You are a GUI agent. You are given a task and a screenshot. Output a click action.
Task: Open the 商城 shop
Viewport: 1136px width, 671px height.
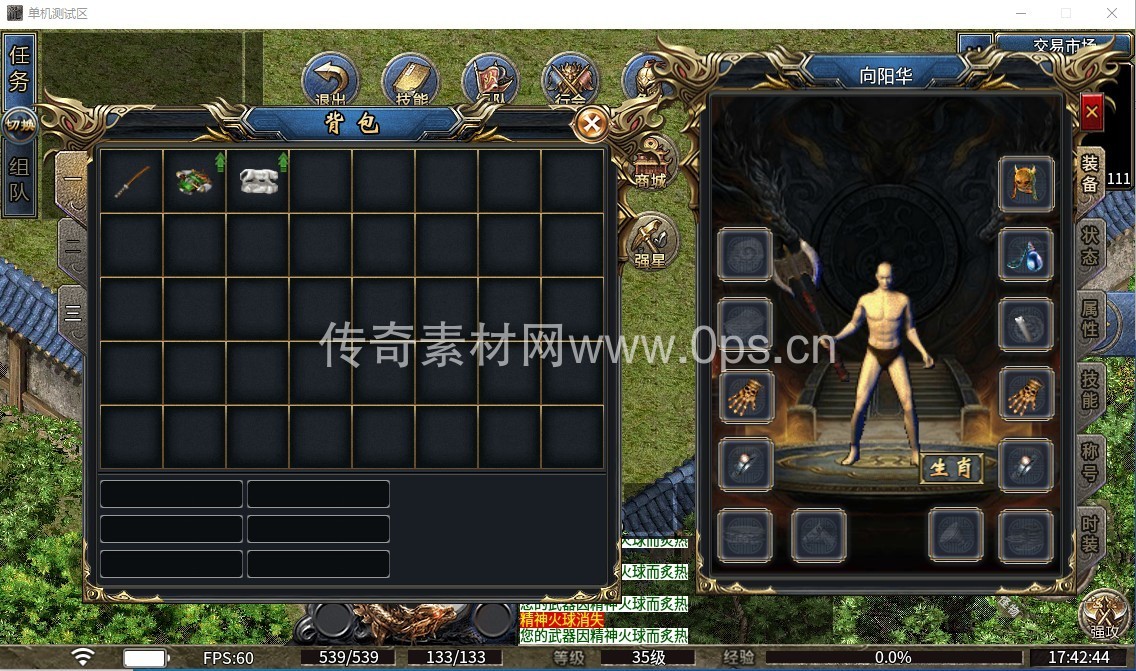(650, 163)
